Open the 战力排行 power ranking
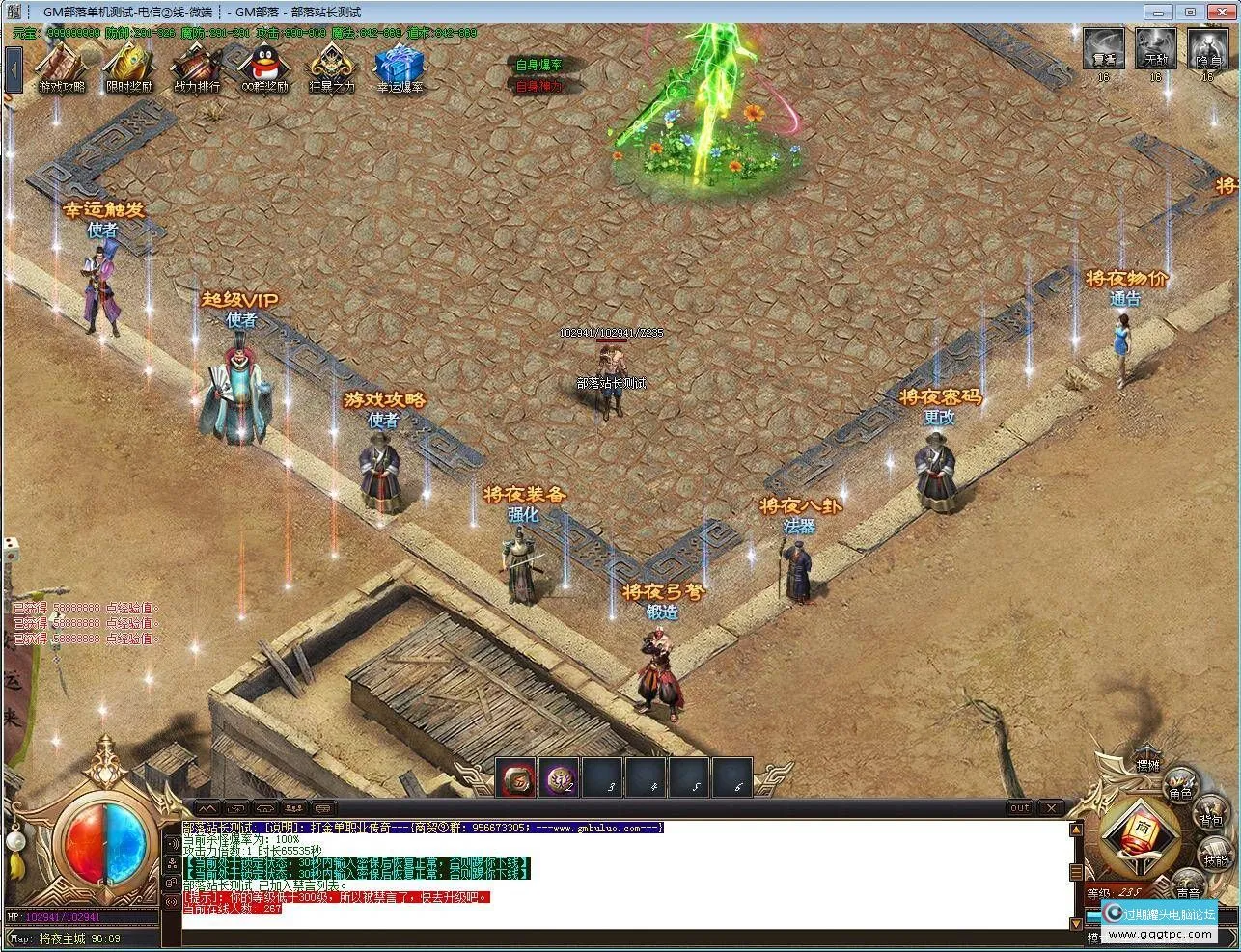 (x=196, y=68)
